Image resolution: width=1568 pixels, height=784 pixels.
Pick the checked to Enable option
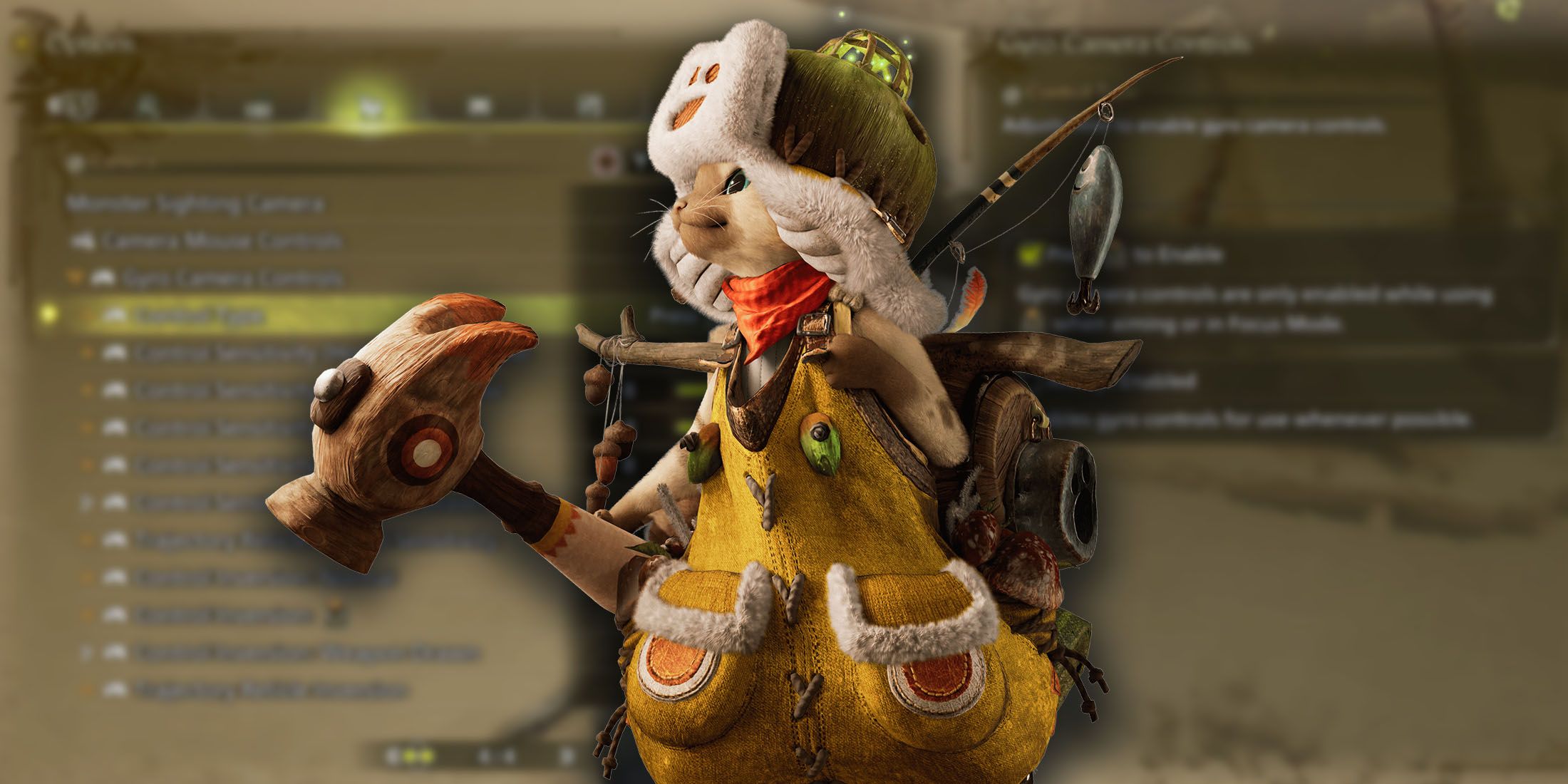tap(1028, 254)
